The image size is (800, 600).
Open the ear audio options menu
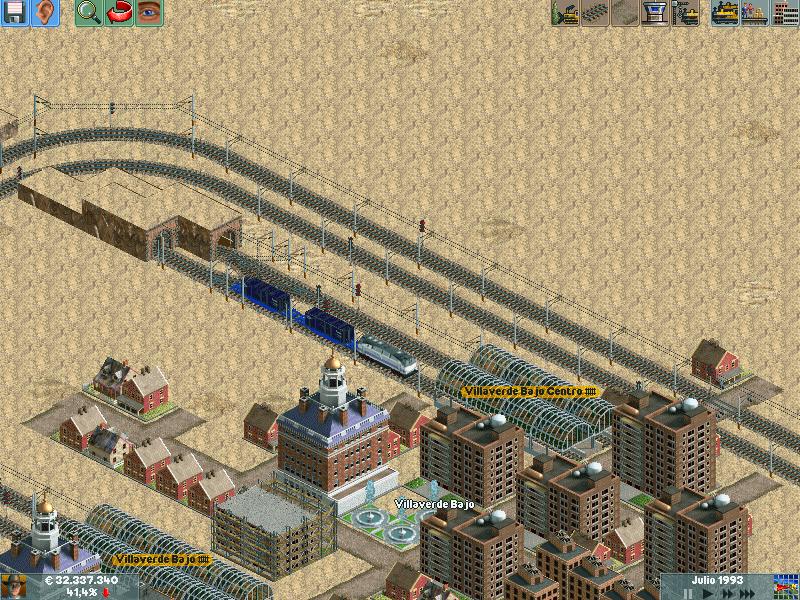pyautogui.click(x=44, y=13)
